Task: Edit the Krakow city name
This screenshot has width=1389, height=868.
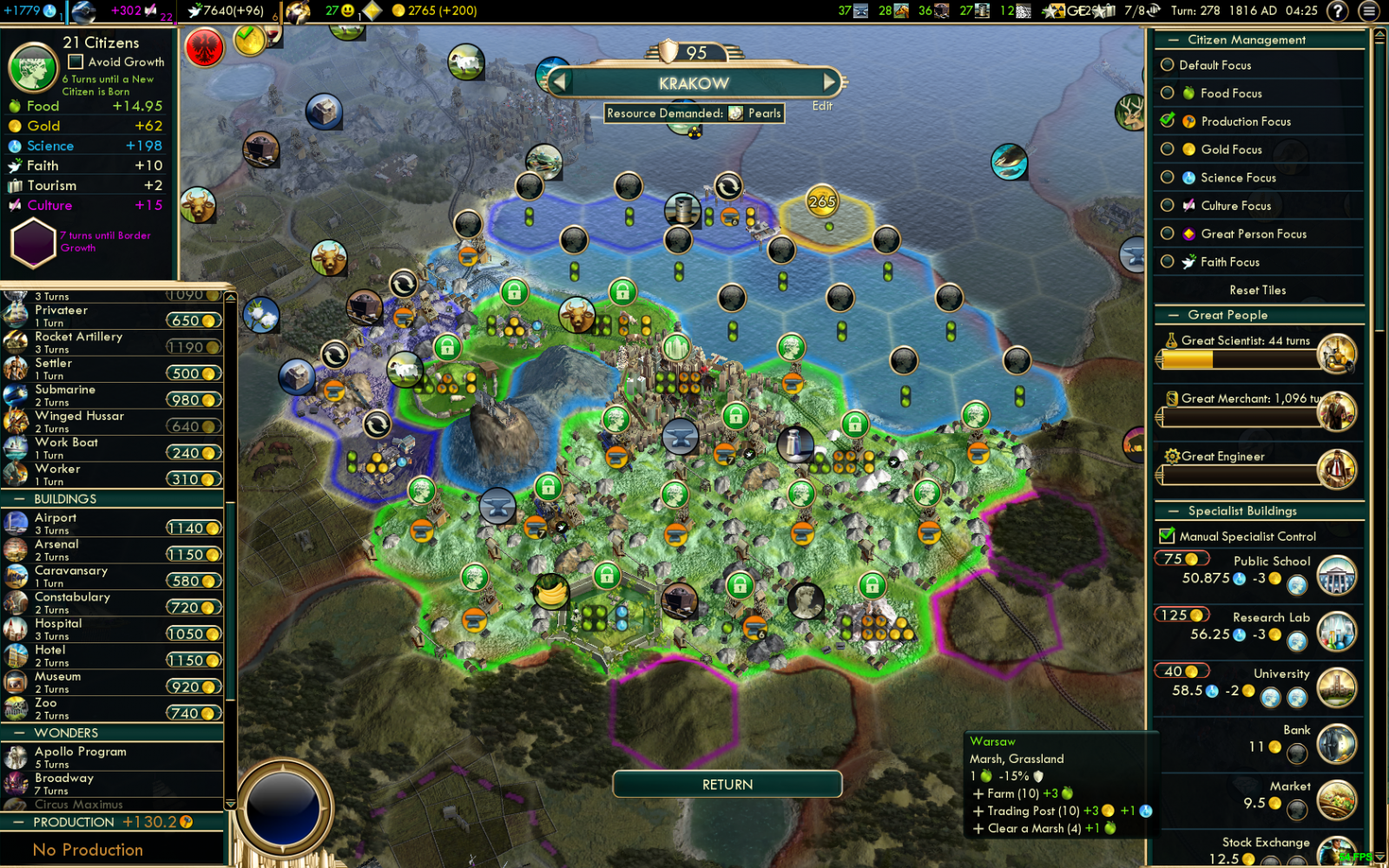Action: pyautogui.click(x=822, y=106)
